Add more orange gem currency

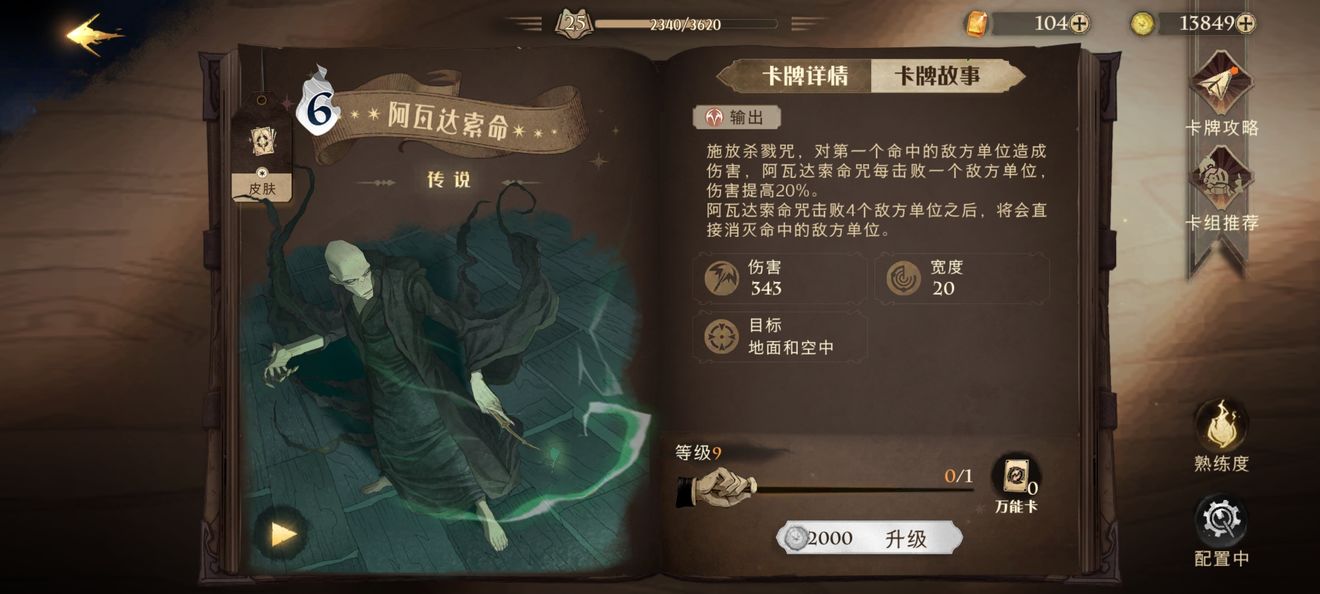click(x=1080, y=24)
